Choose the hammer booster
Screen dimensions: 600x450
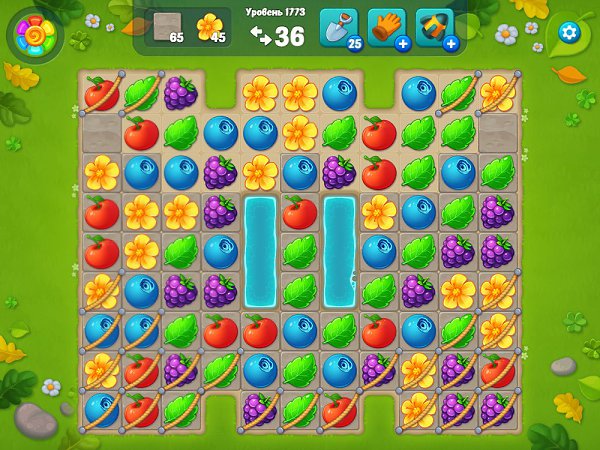point(433,27)
